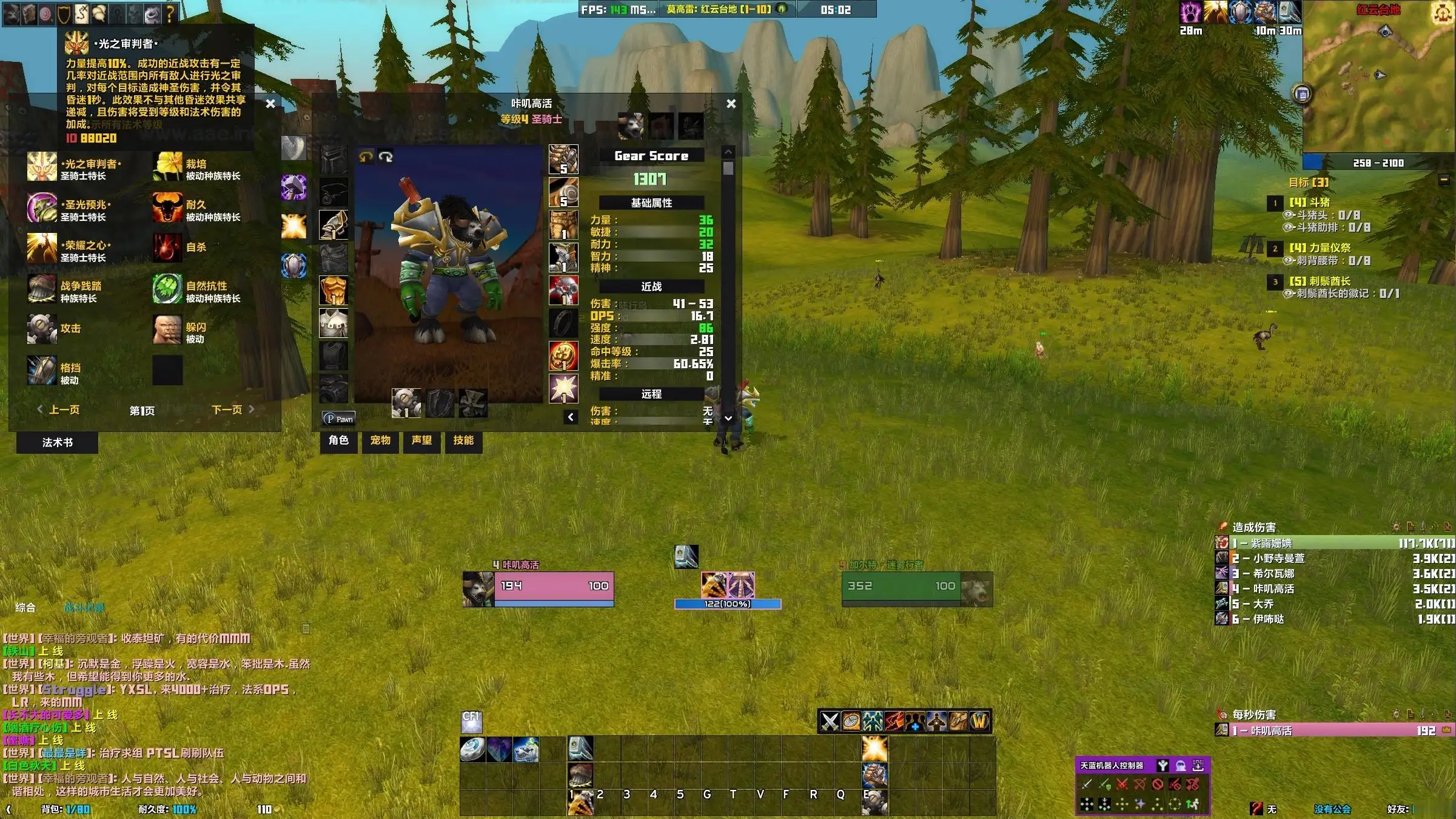Open the 声望 reputation tab
The image size is (1456, 819).
click(421, 440)
